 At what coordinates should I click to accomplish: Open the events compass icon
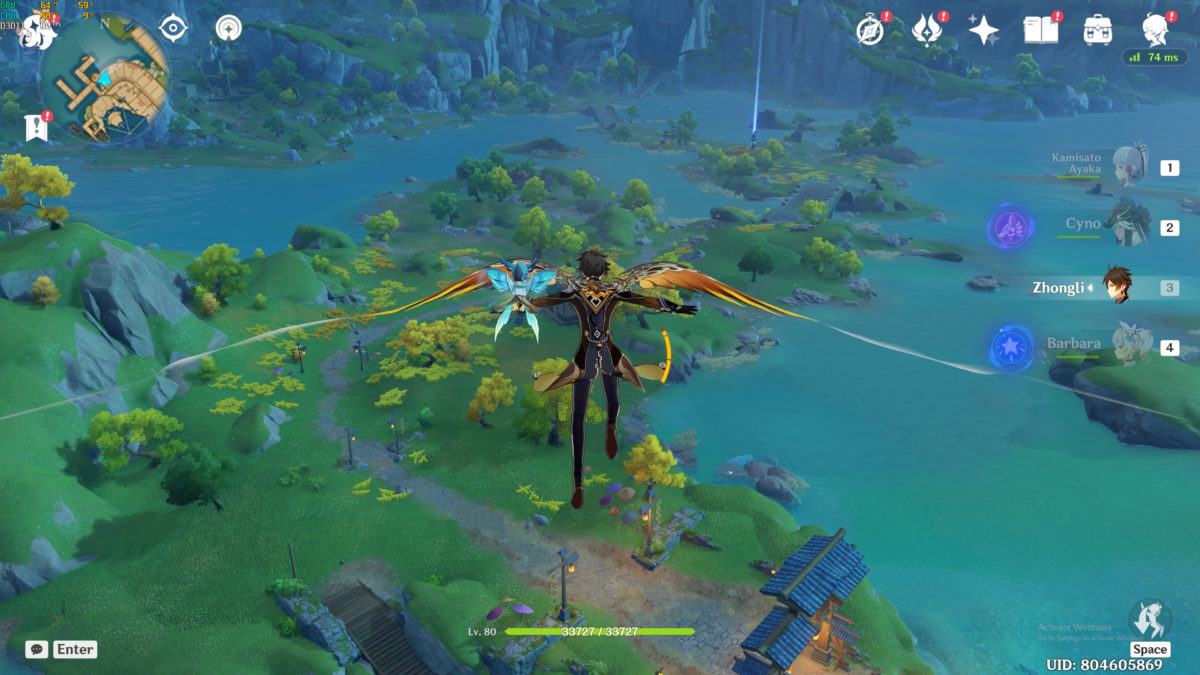(870, 30)
